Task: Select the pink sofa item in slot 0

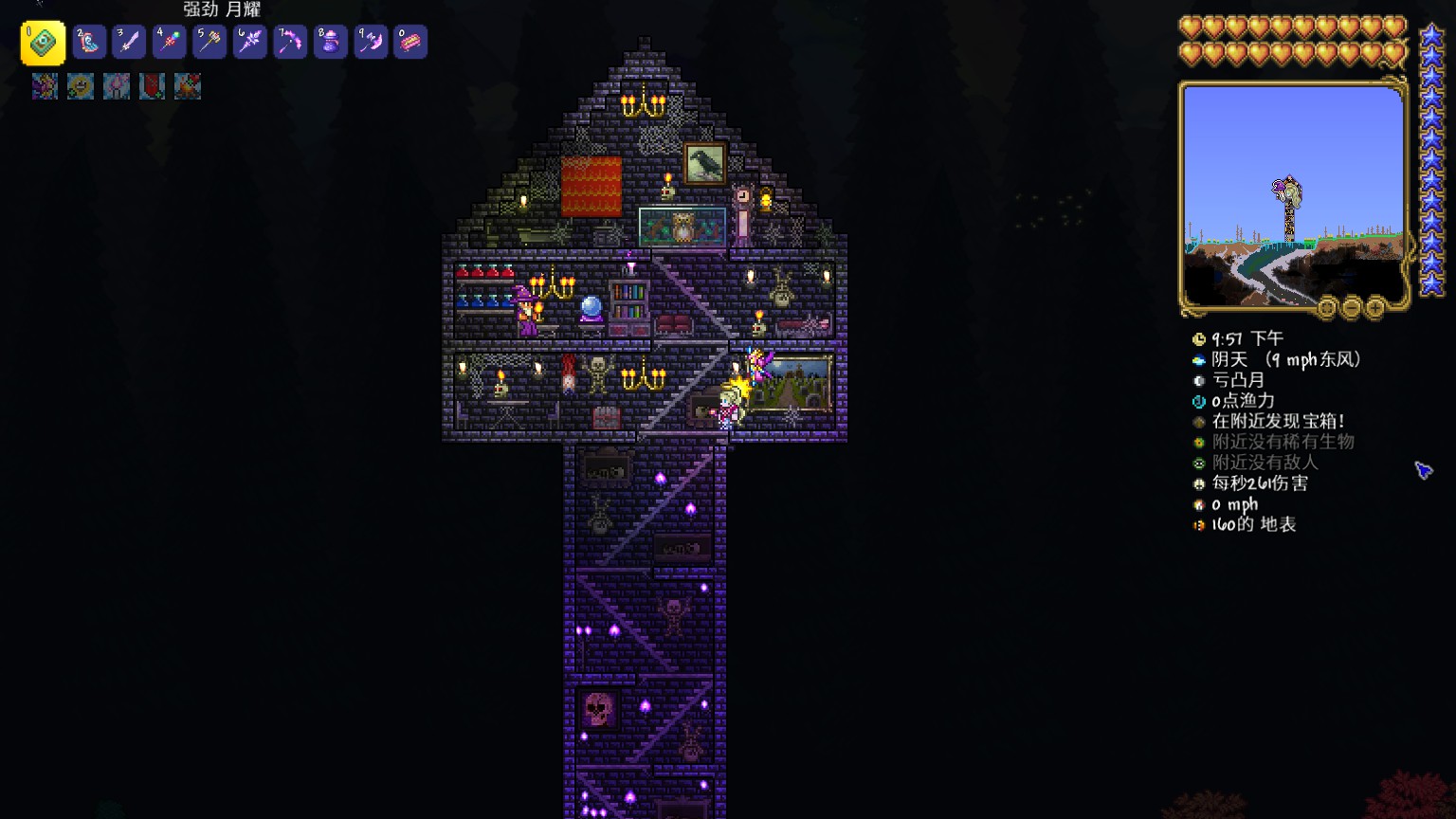Action: point(410,42)
